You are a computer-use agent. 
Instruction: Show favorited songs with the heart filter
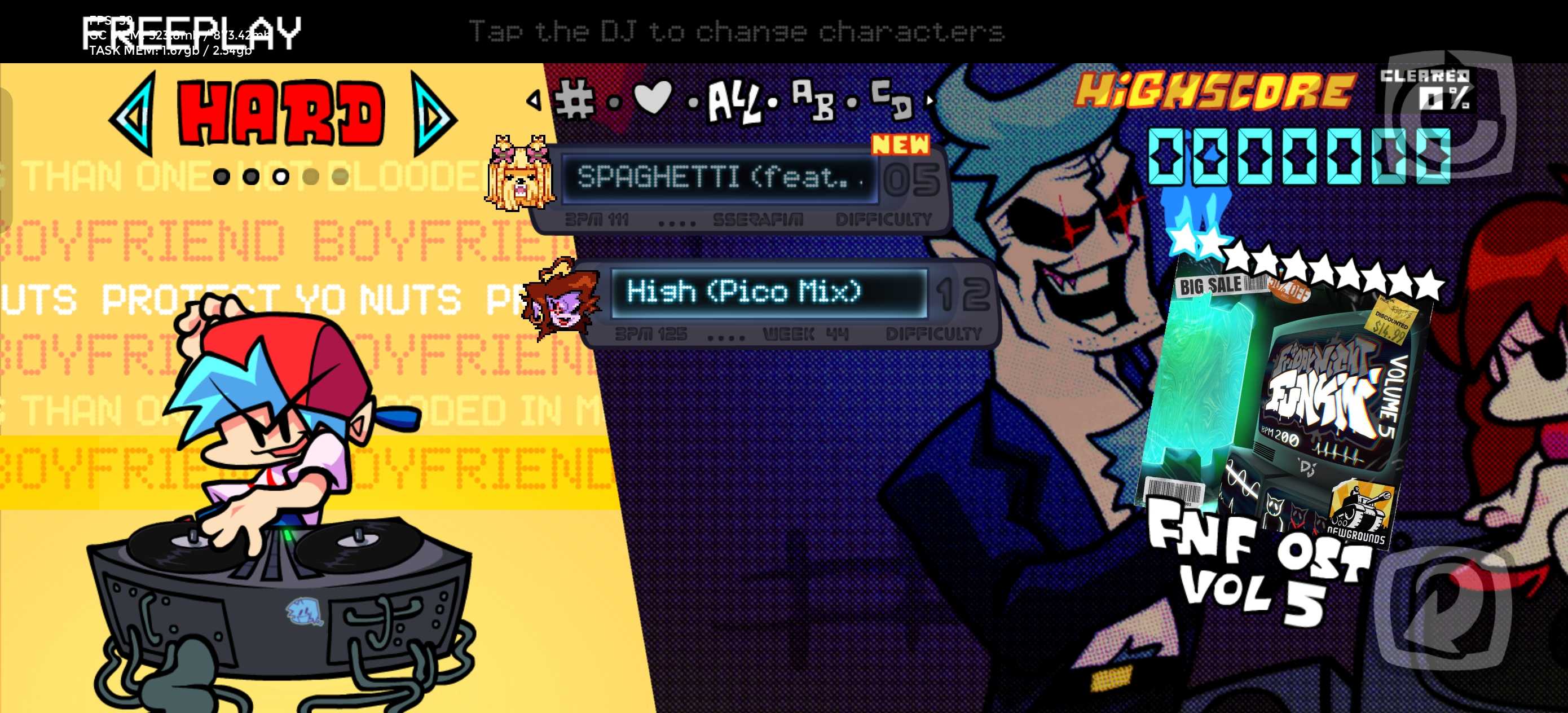[x=653, y=98]
